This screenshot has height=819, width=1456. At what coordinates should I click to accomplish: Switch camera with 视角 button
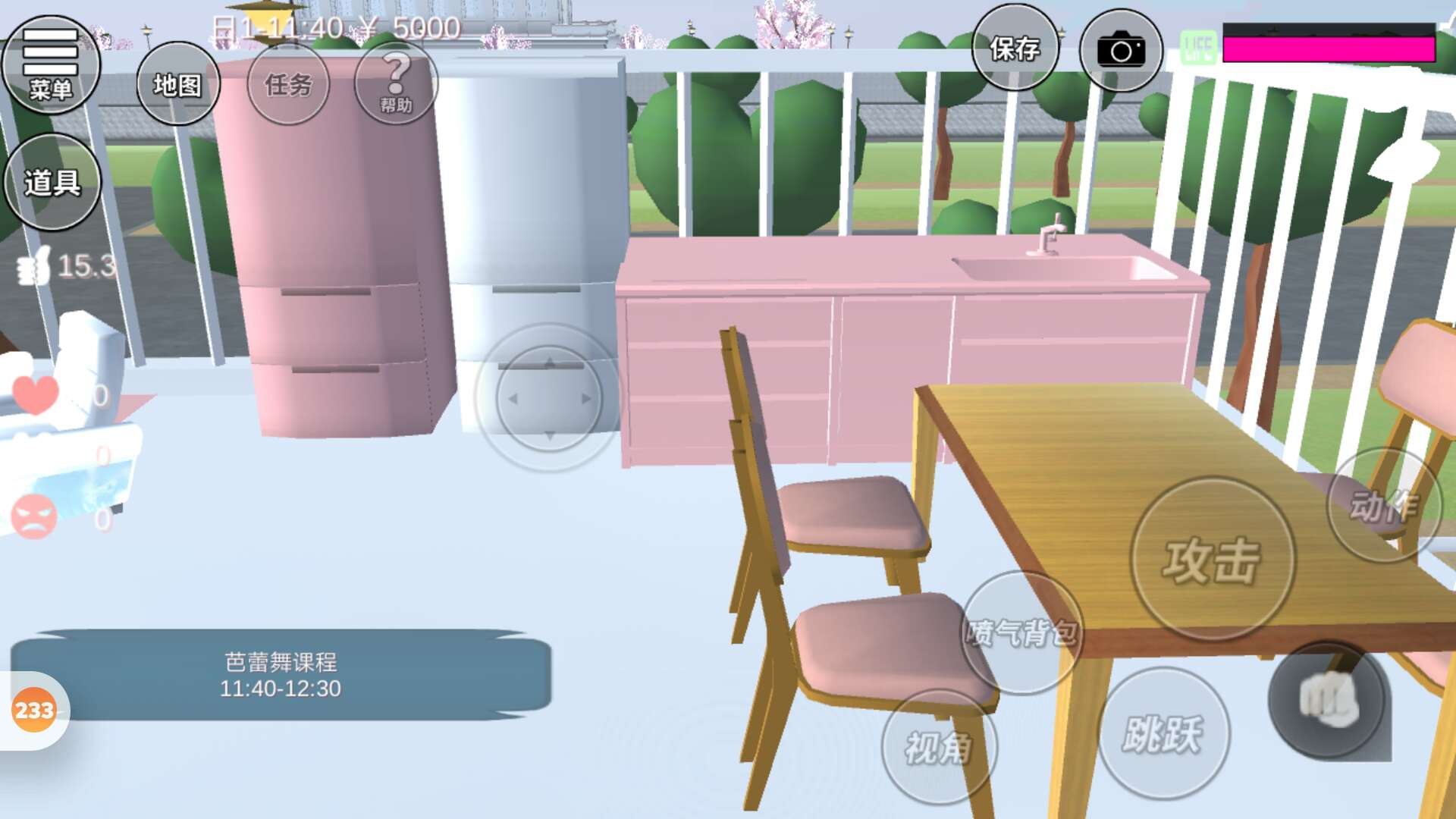pos(938,747)
